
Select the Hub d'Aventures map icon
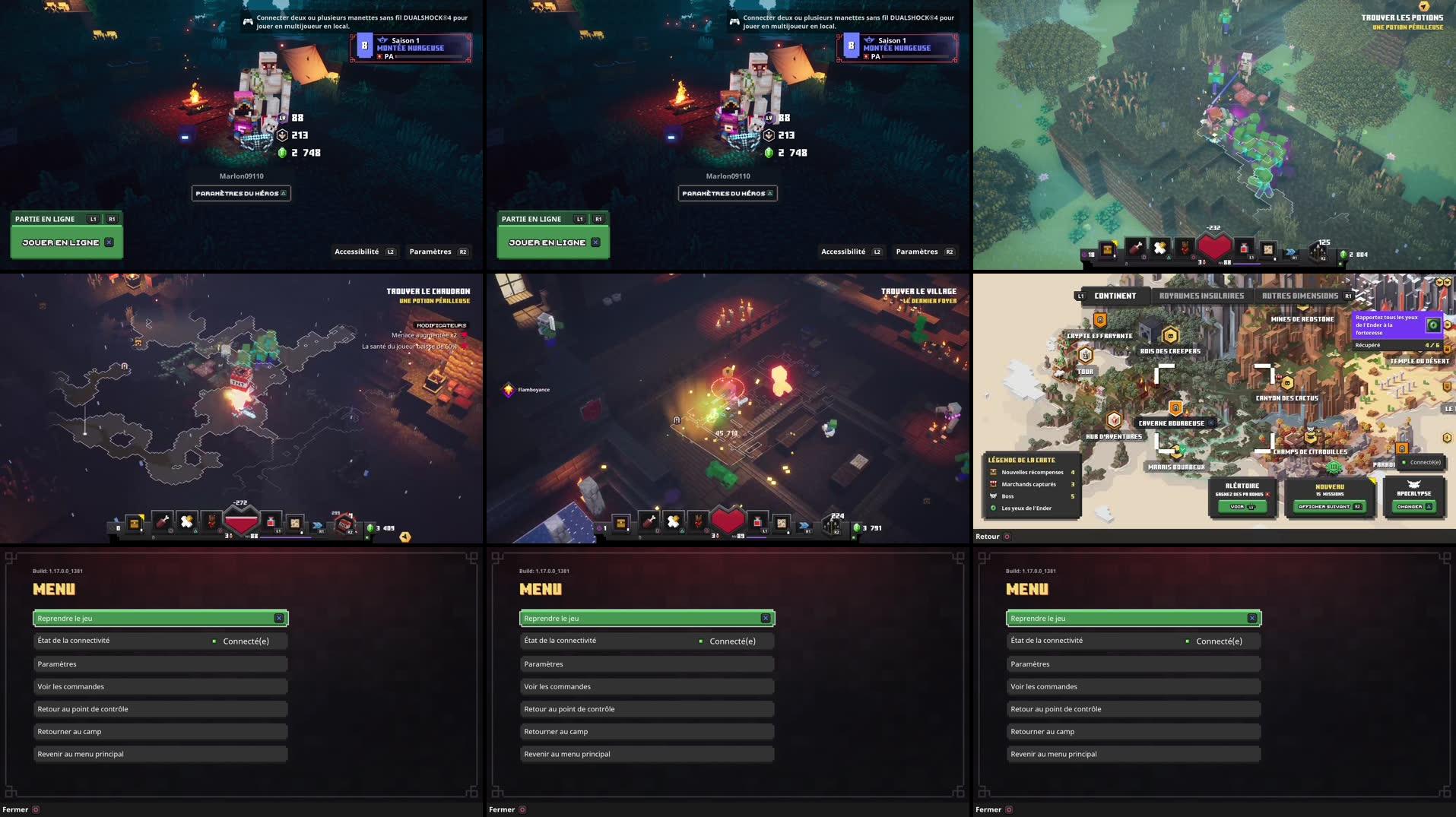click(1114, 420)
